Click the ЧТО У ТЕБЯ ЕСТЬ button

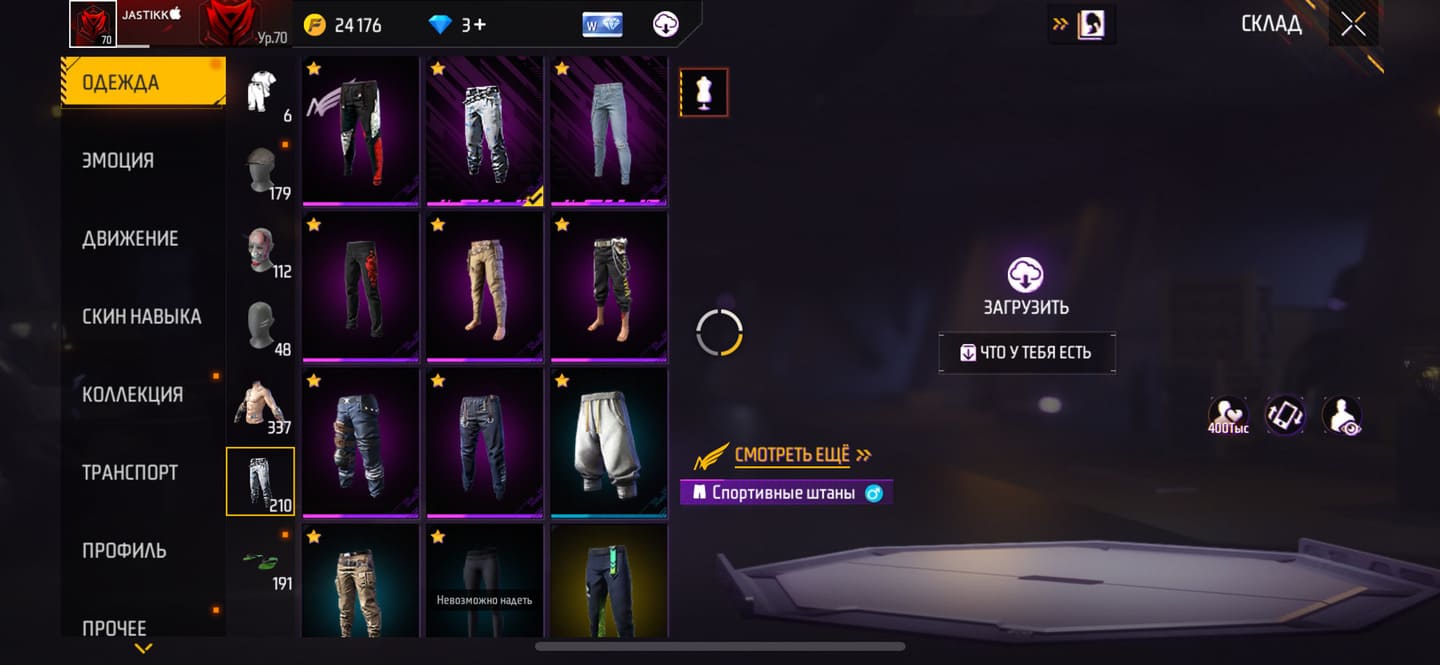(1026, 353)
